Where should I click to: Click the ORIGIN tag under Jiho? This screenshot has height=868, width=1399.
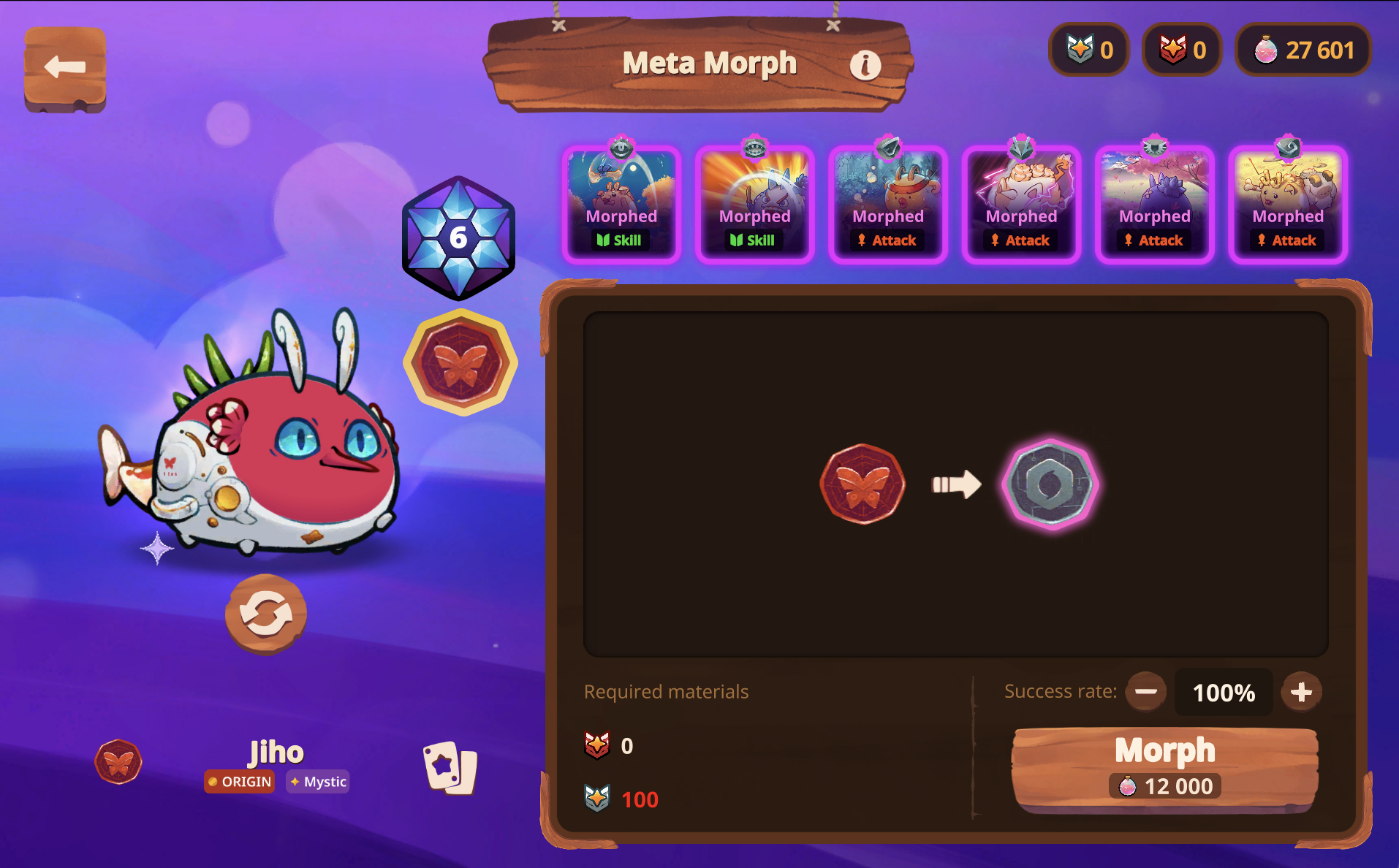point(239,781)
